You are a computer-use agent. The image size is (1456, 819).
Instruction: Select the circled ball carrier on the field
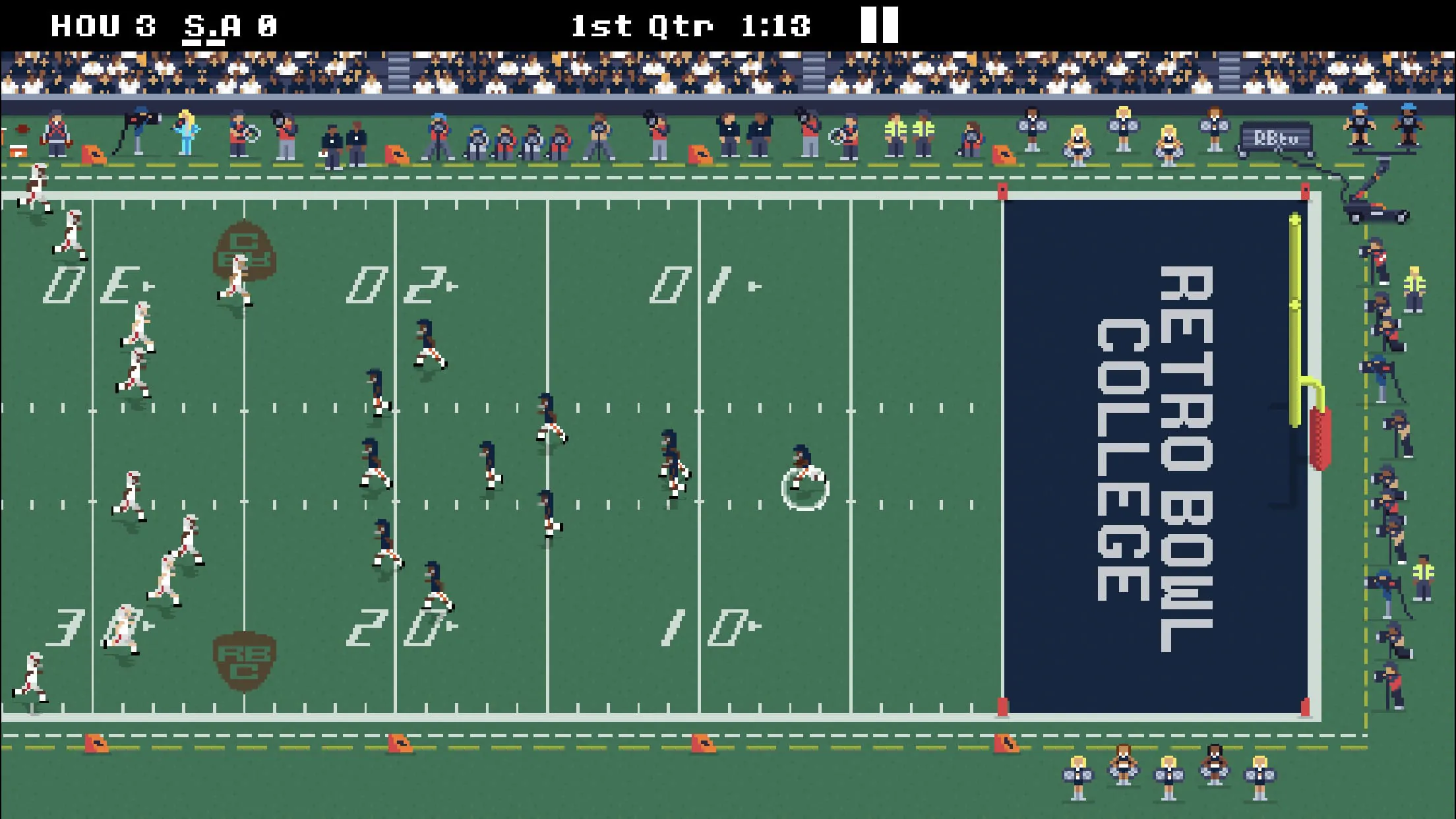(x=803, y=476)
